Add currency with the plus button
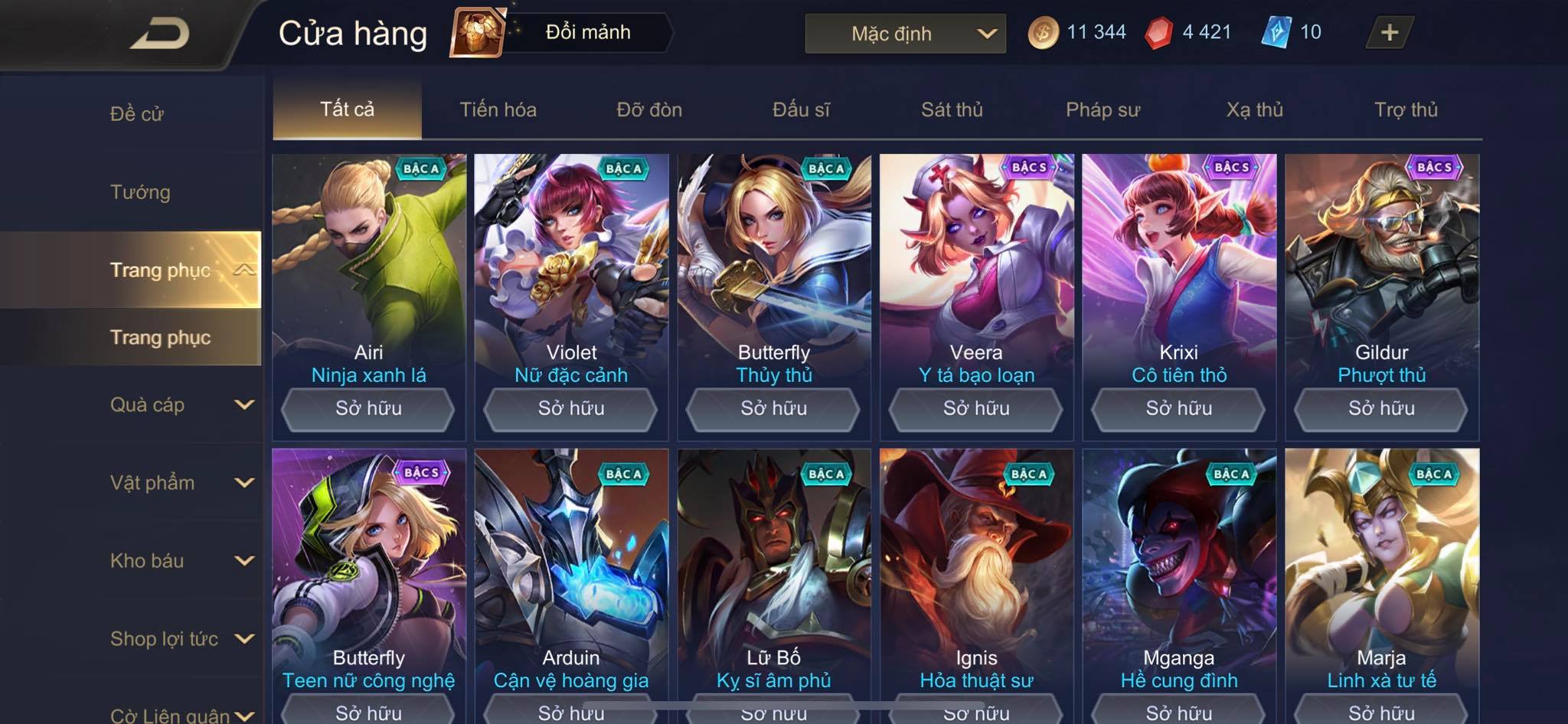This screenshot has width=1568, height=724. 1389,32
